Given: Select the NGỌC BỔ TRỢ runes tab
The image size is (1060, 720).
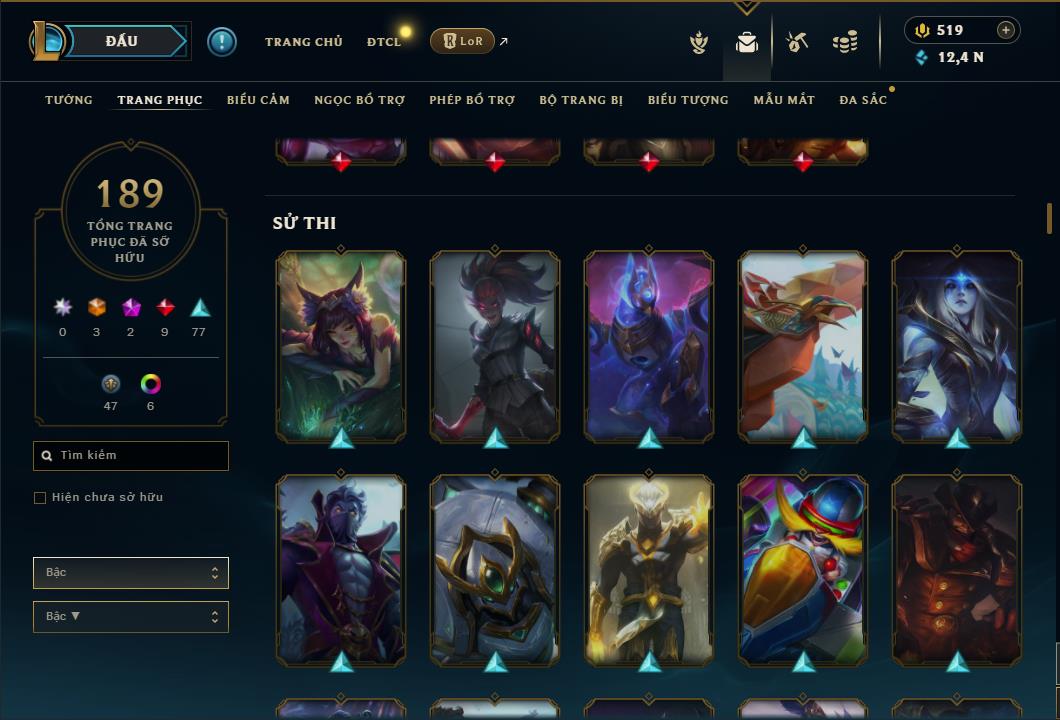Looking at the screenshot, I should [x=359, y=100].
